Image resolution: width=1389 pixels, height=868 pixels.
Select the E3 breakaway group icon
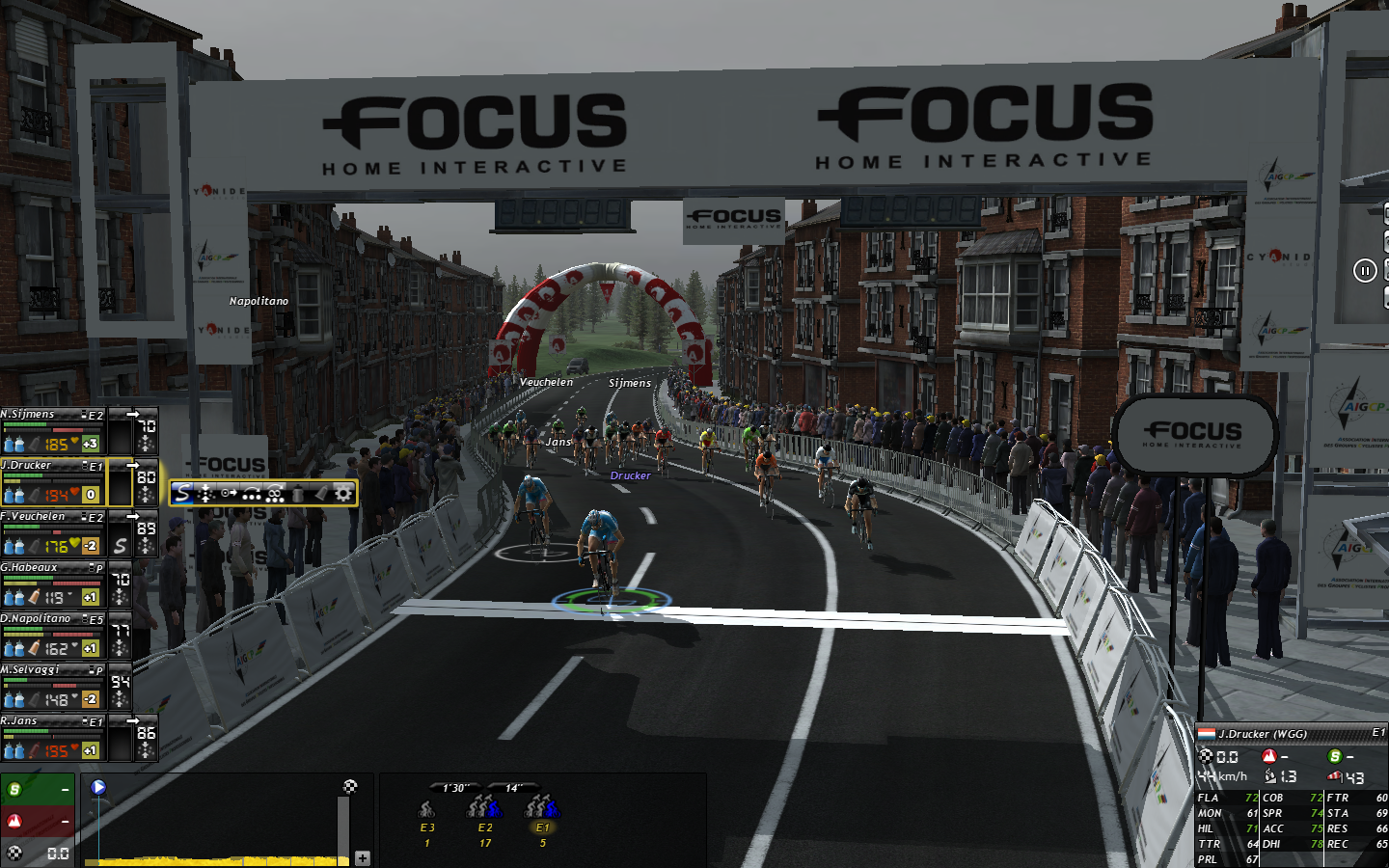pyautogui.click(x=426, y=808)
